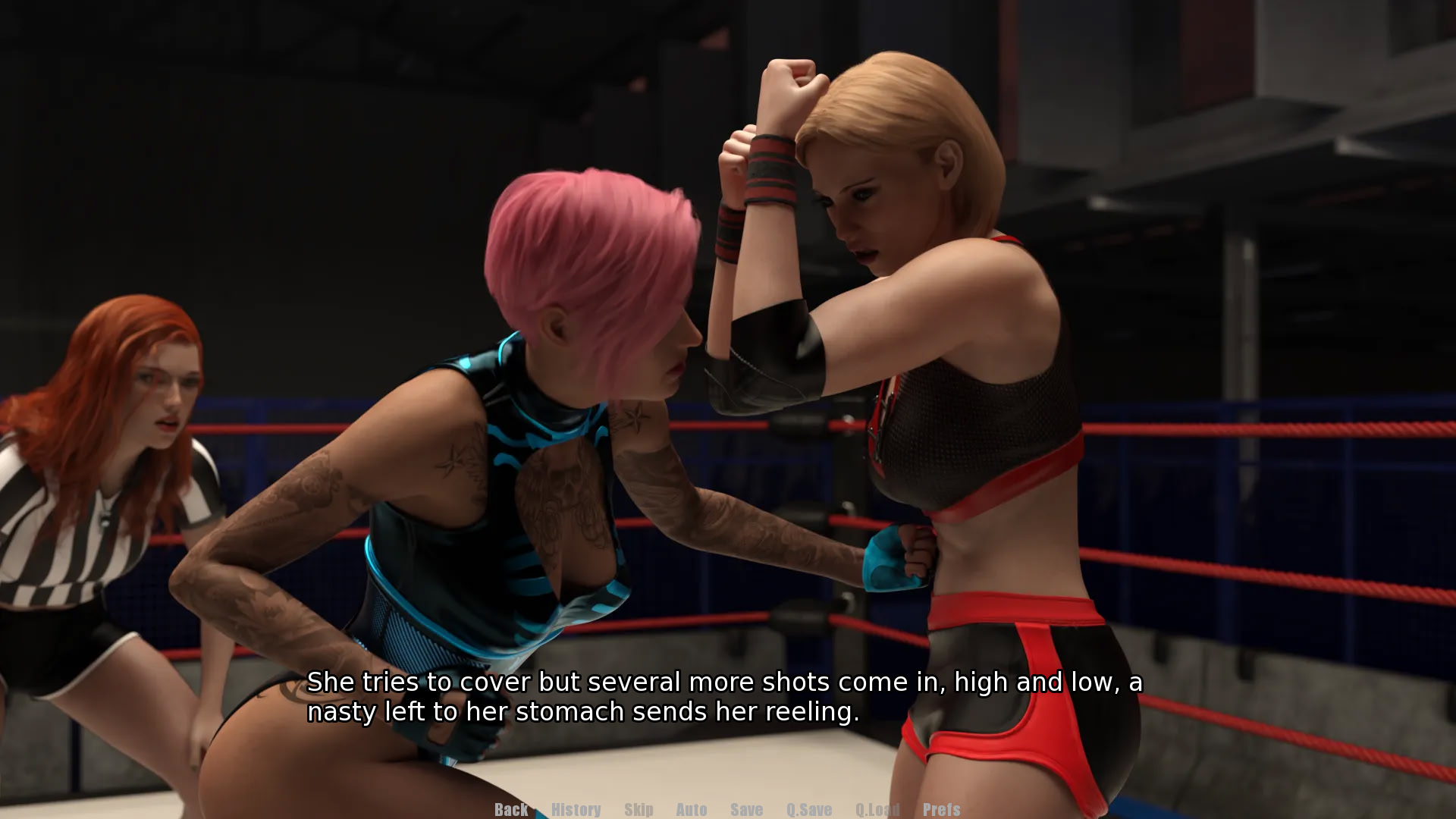Click Q.Save to quick save

(x=808, y=809)
